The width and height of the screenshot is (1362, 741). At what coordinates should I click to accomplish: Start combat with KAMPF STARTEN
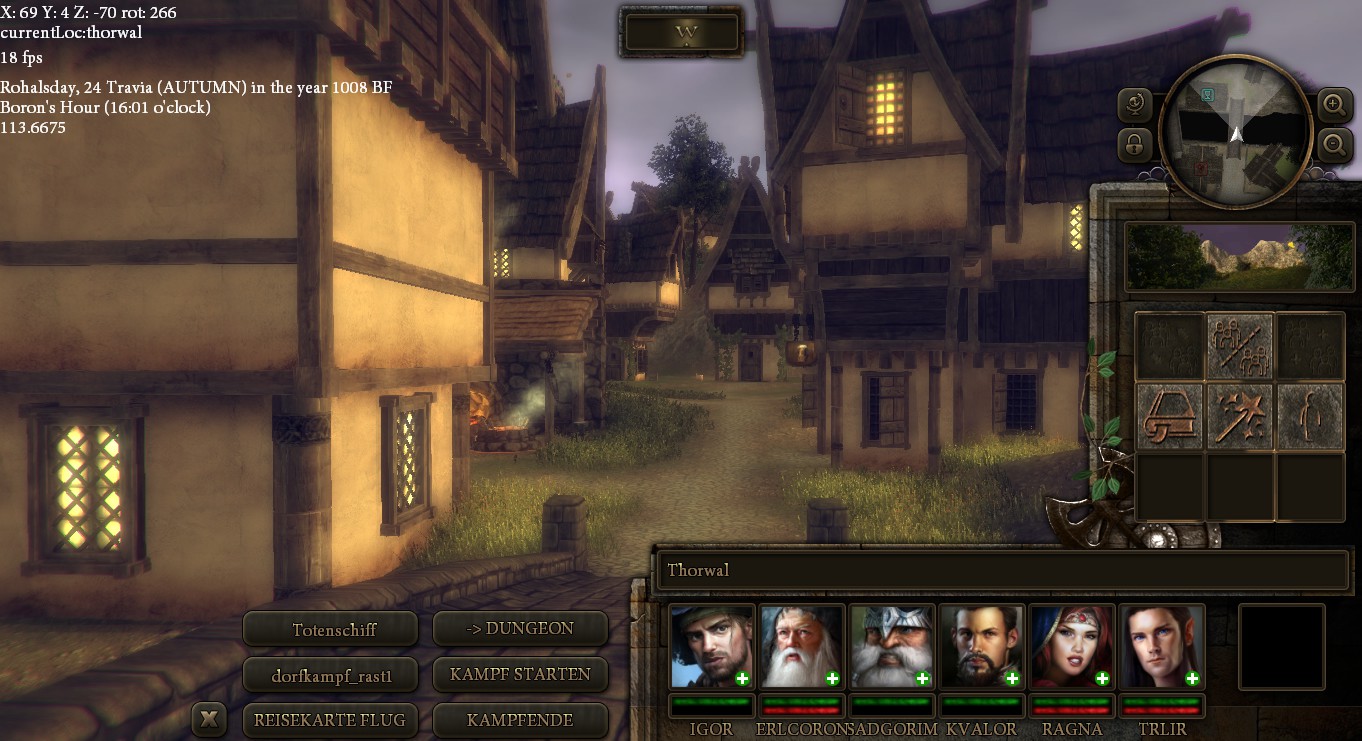(x=520, y=675)
